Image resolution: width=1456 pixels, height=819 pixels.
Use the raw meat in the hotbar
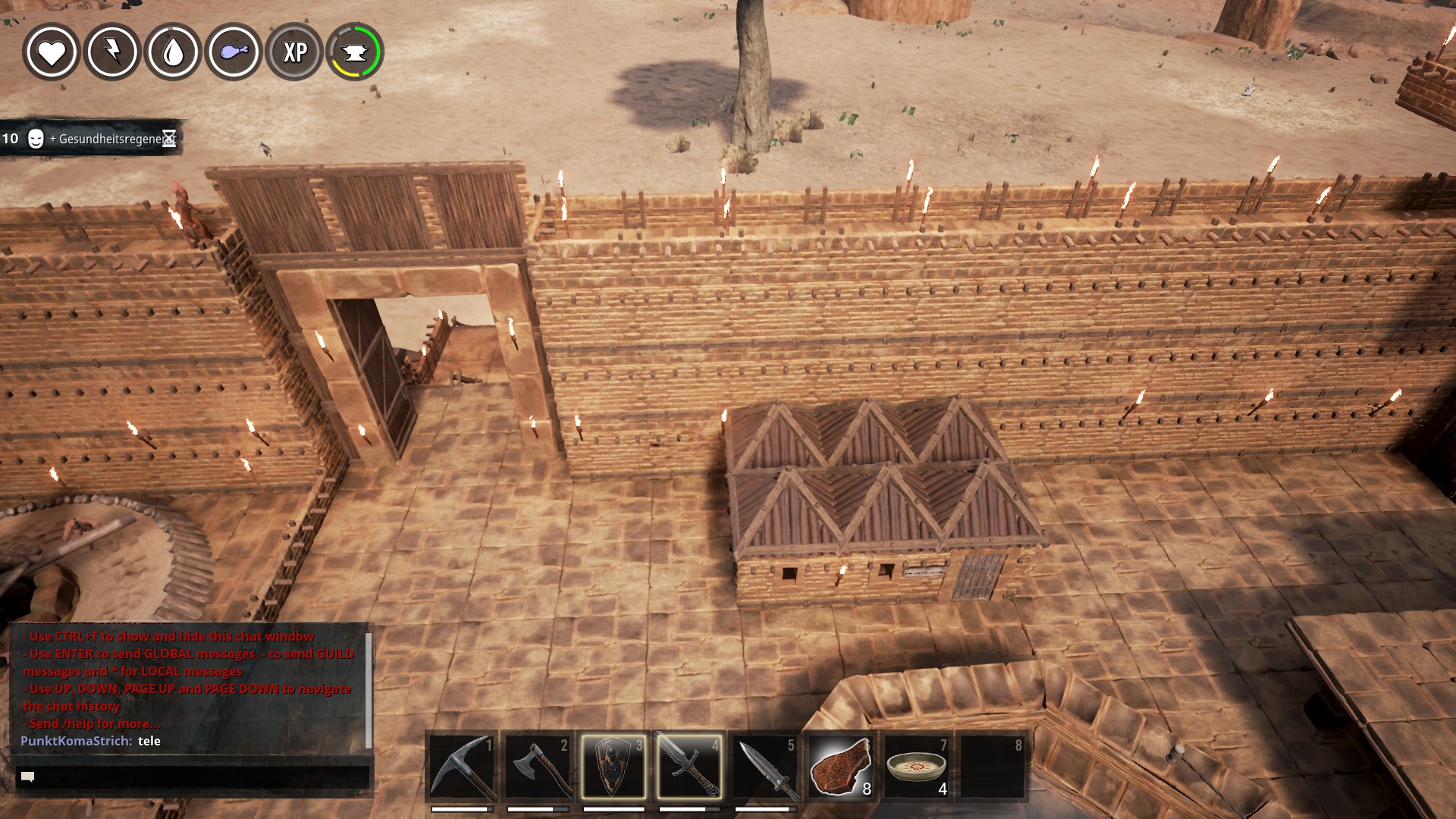[x=841, y=767]
